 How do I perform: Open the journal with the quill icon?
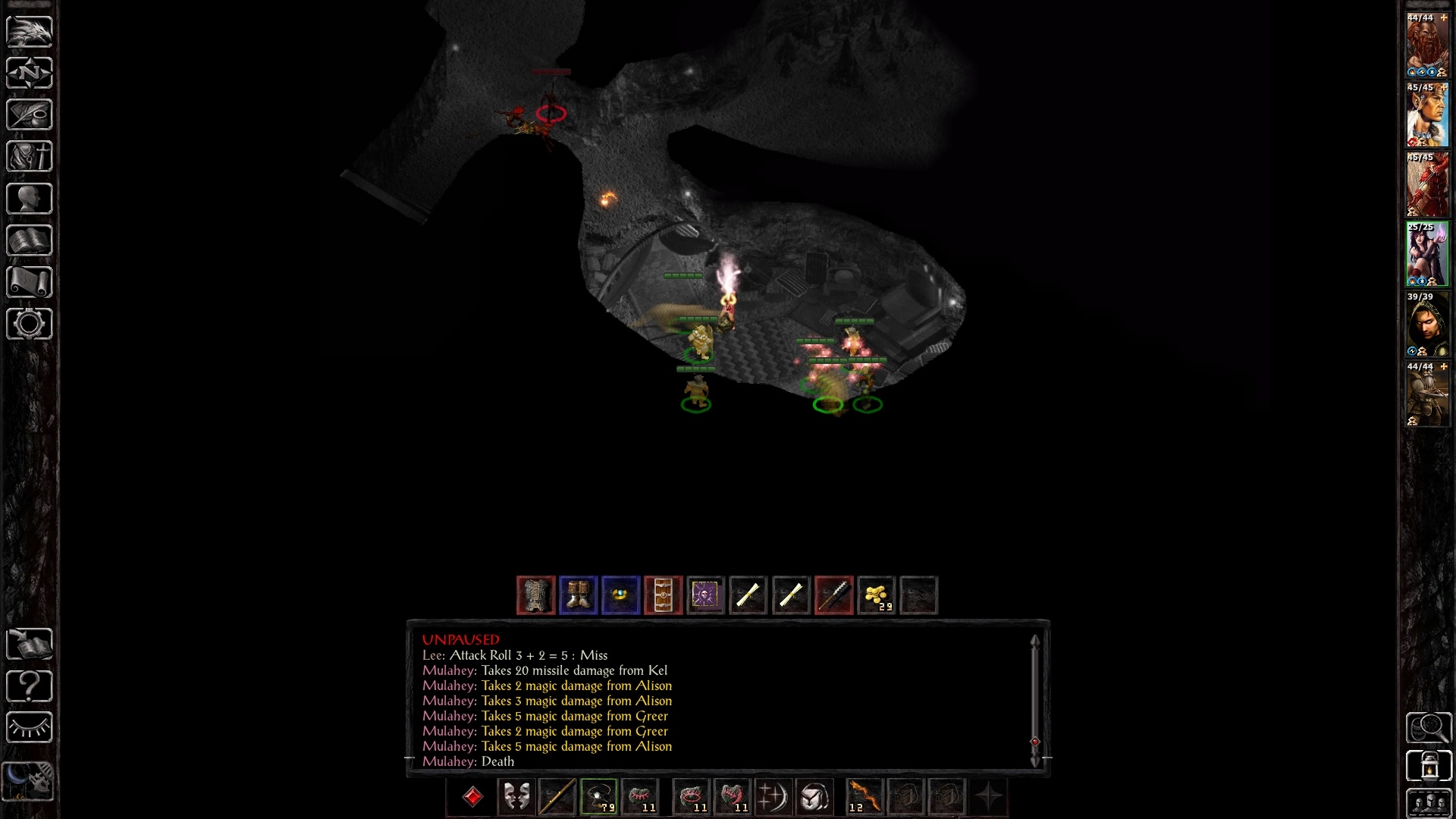click(x=30, y=115)
